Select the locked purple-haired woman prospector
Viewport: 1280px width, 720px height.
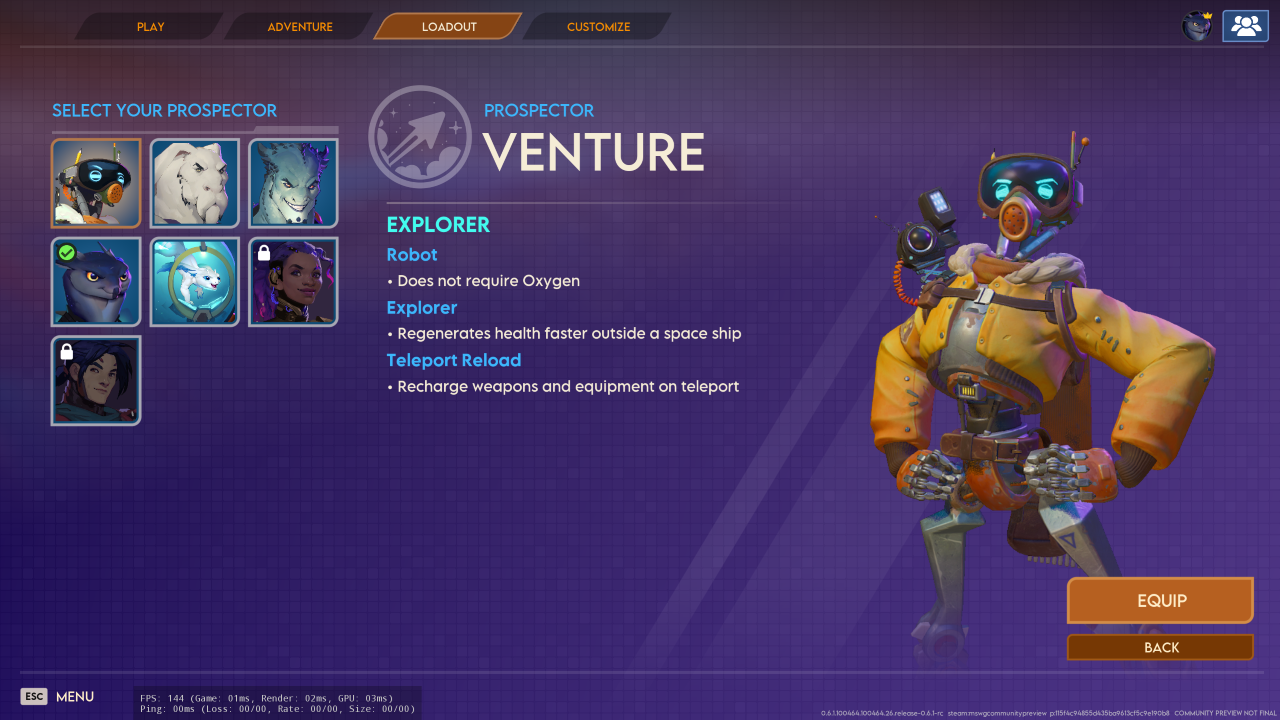(293, 282)
